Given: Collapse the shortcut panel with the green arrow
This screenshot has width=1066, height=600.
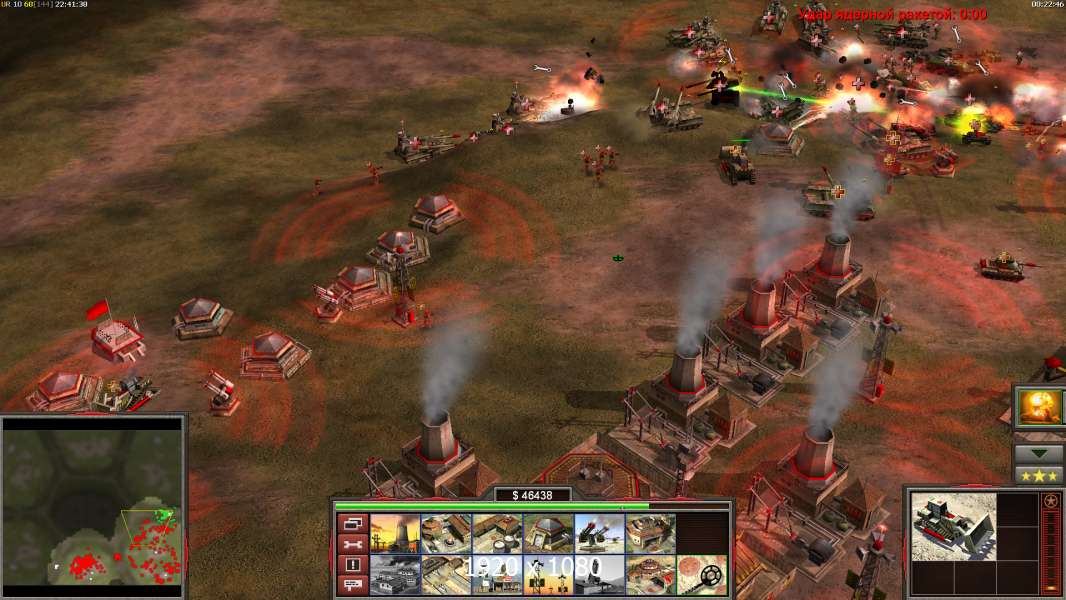Looking at the screenshot, I should [1038, 453].
